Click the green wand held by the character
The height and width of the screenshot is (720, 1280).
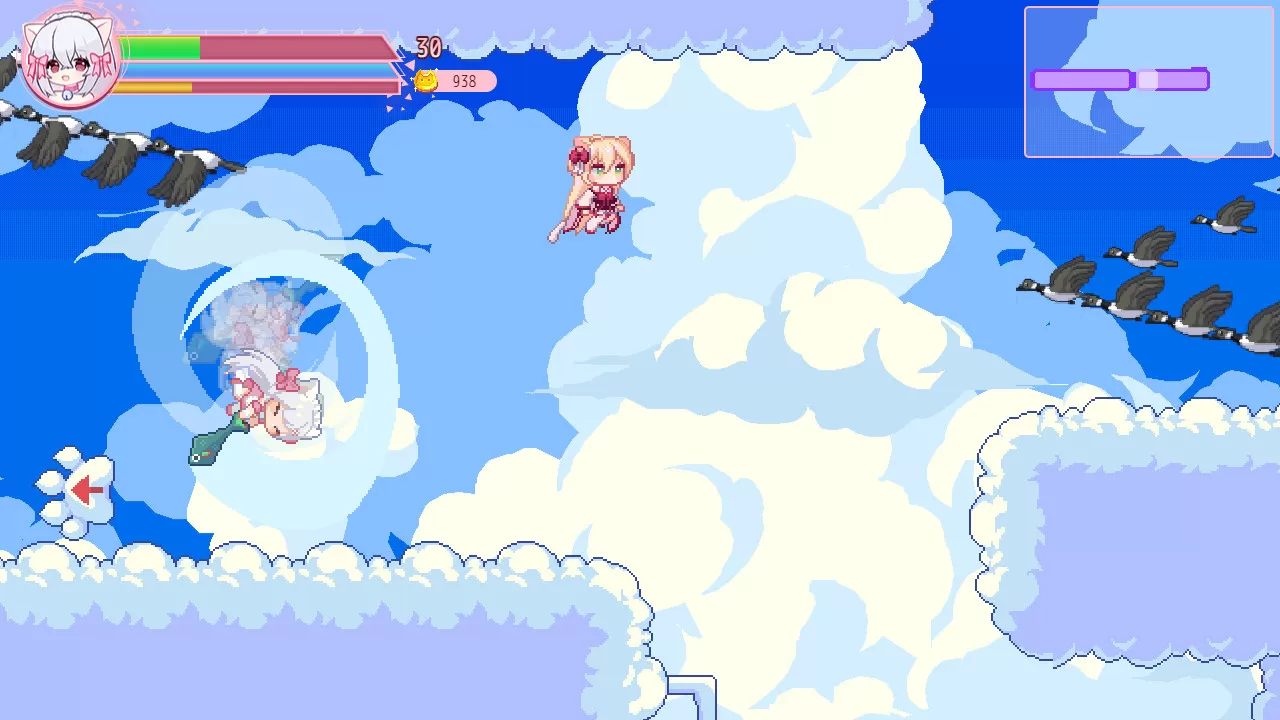210,445
